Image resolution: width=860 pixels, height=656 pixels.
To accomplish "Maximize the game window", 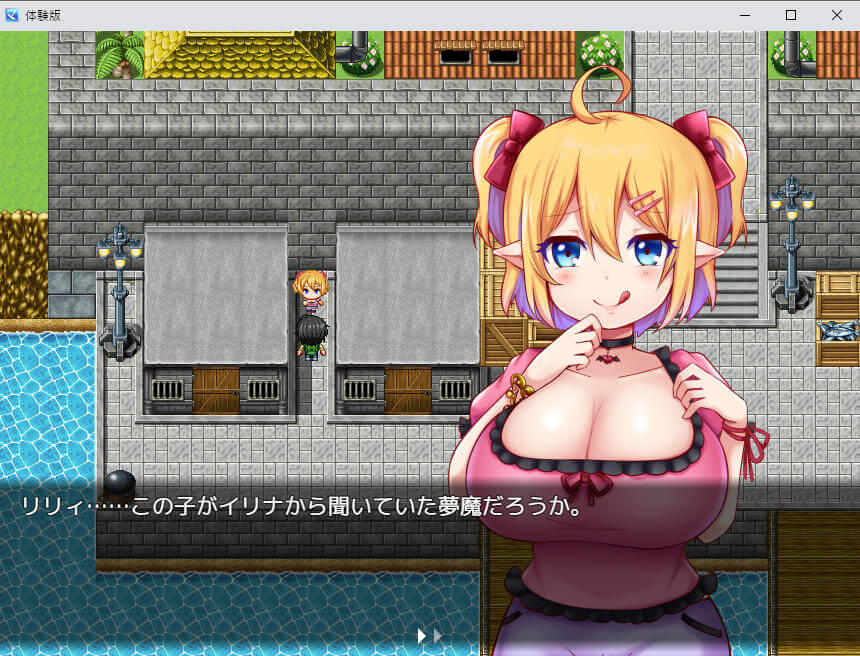I will 790,15.
